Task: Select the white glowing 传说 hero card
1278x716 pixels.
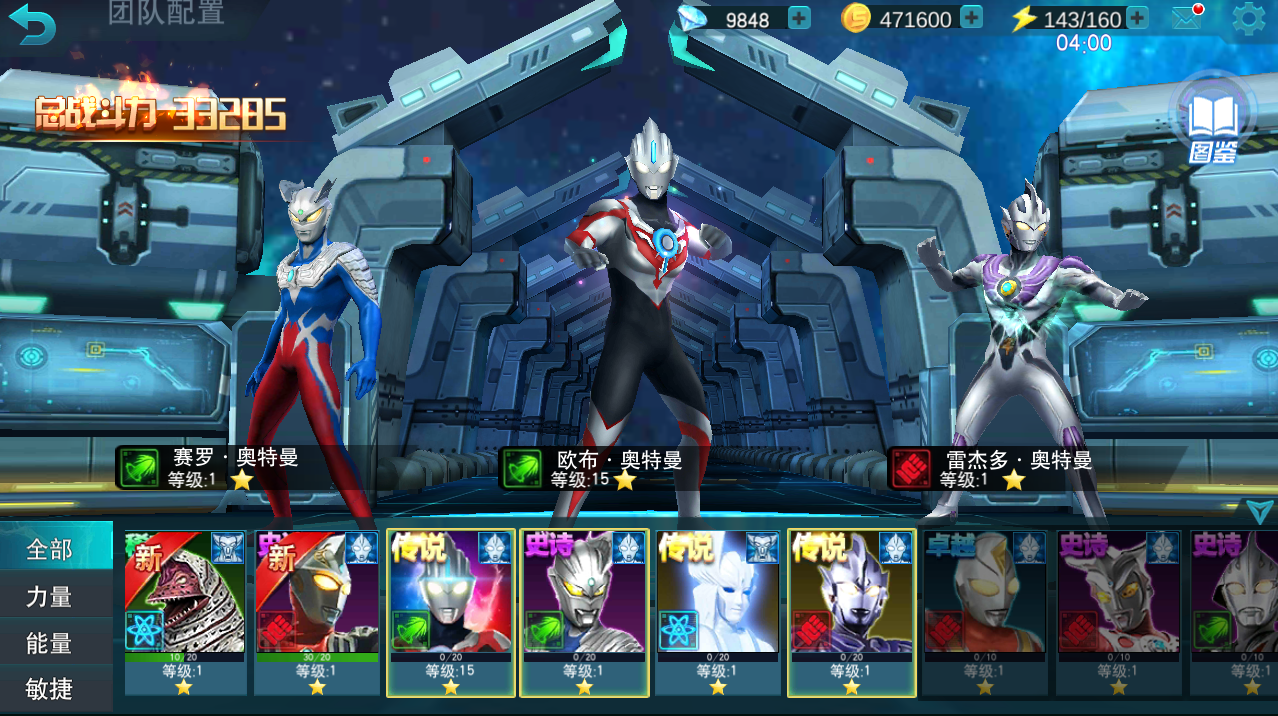Action: pyautogui.click(x=718, y=610)
